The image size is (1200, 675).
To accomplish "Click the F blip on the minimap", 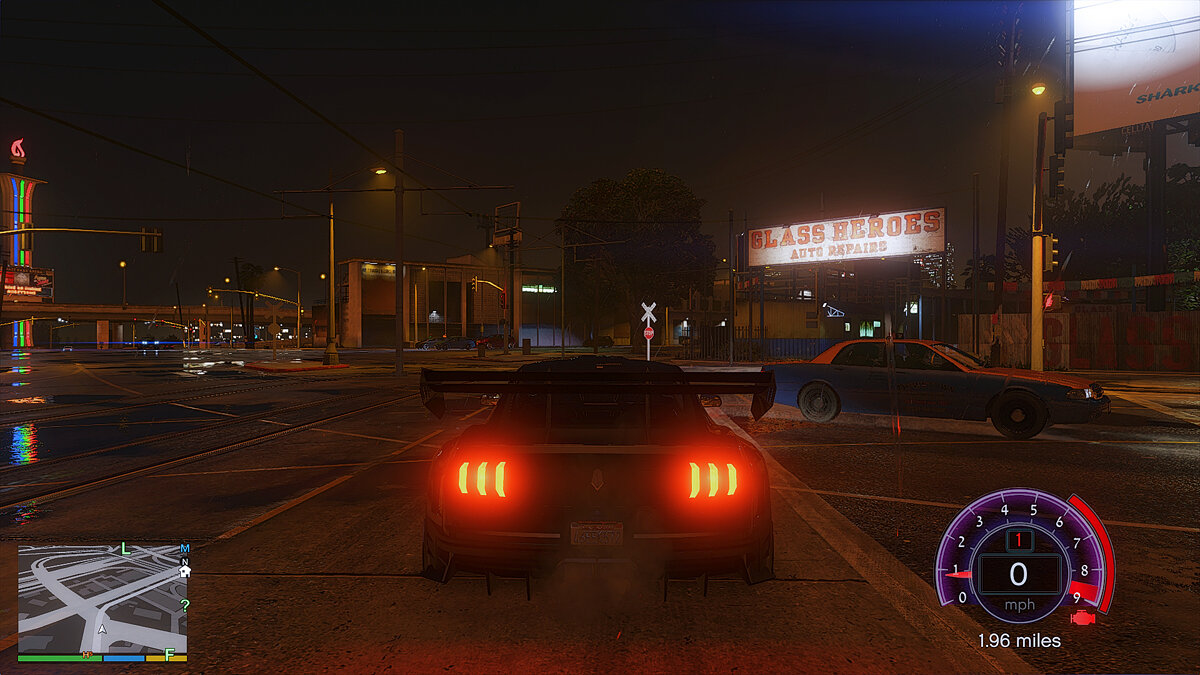I will coord(170,655).
